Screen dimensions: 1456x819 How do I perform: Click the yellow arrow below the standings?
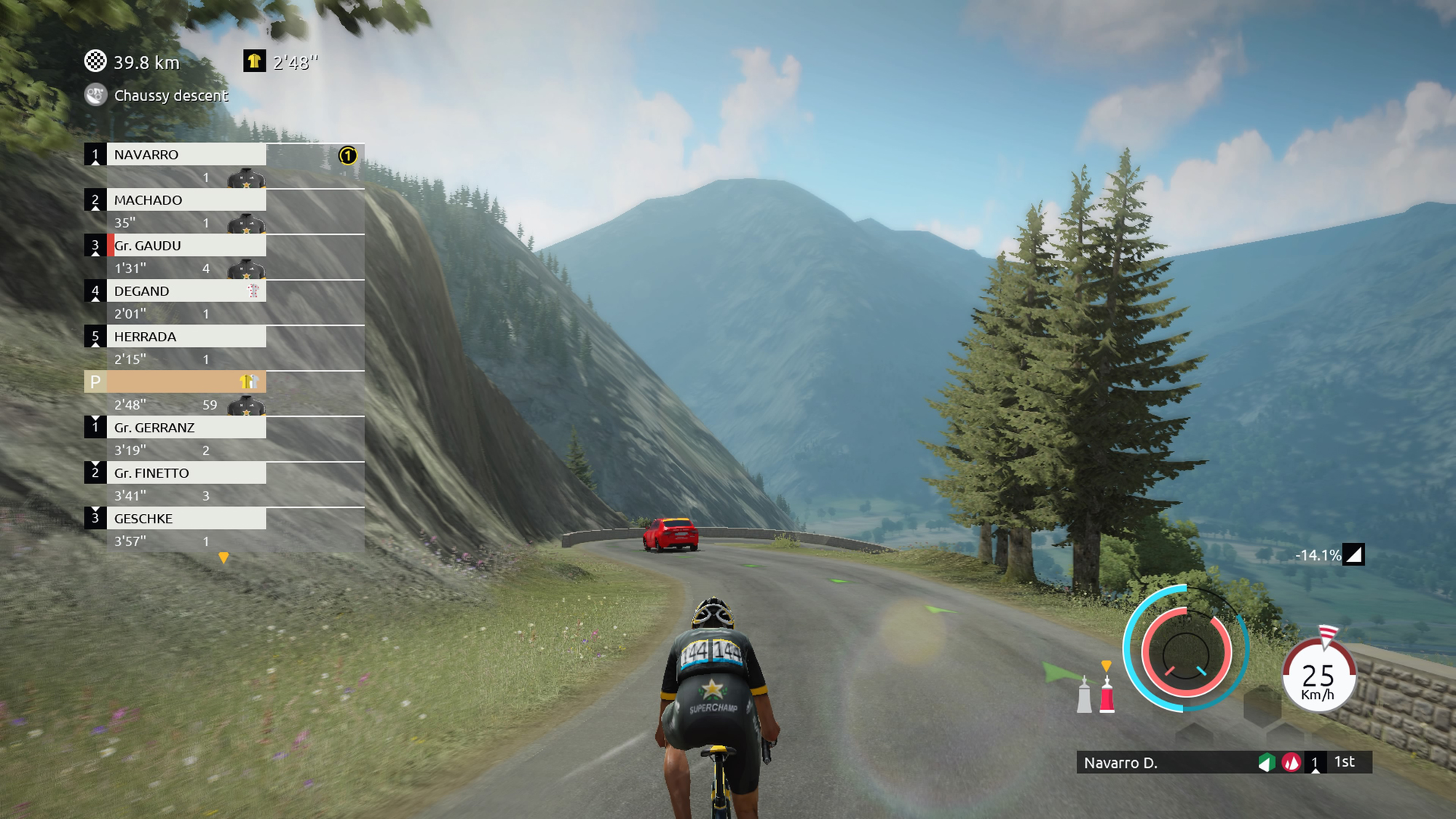223,558
